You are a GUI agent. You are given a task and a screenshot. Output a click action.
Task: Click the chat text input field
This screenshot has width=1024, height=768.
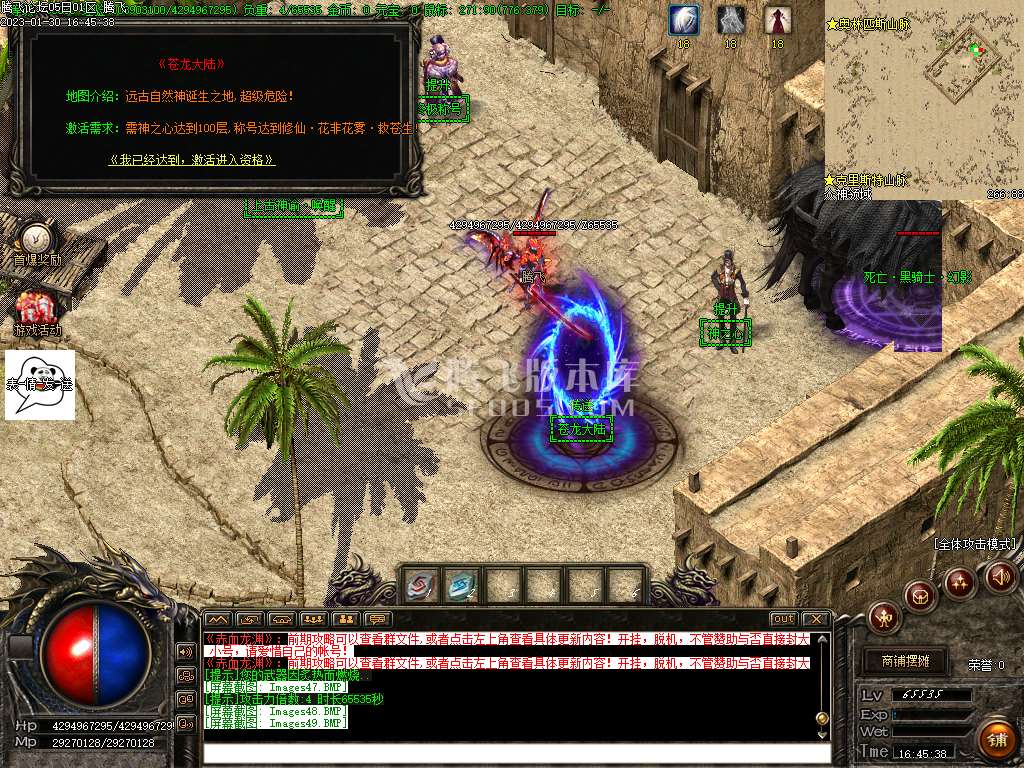click(516, 753)
